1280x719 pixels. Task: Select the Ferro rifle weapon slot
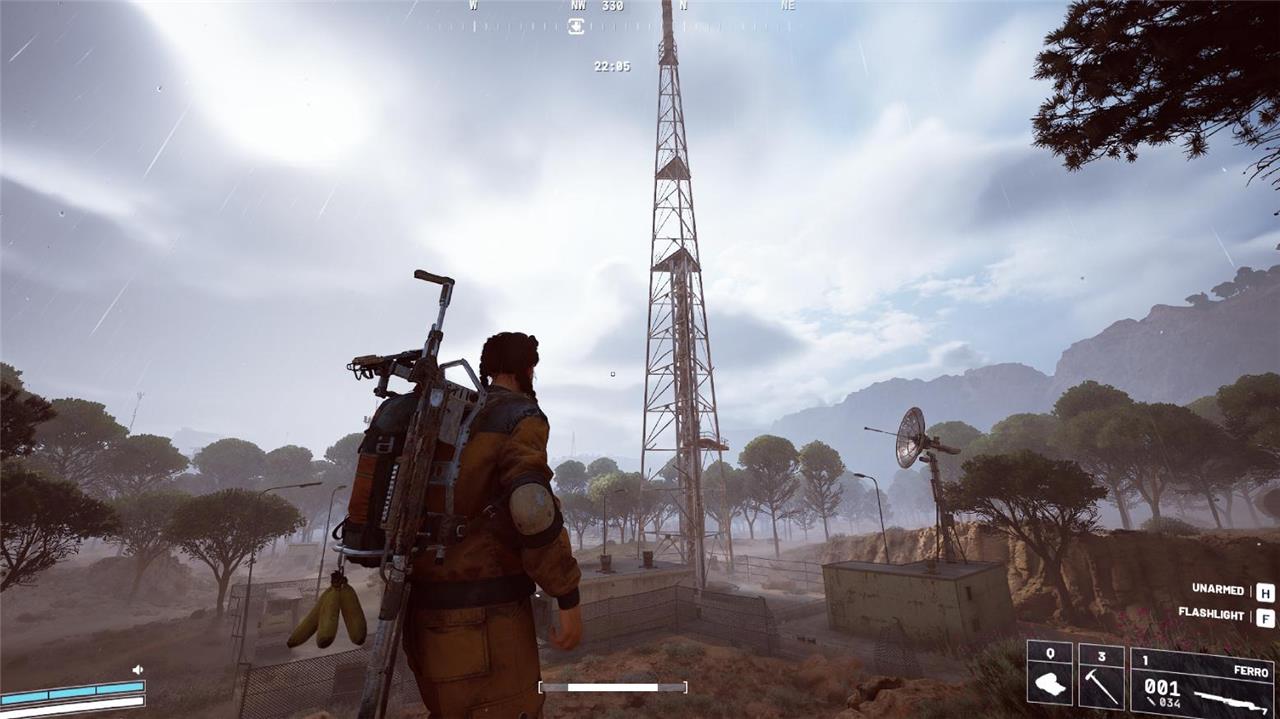tap(1202, 681)
